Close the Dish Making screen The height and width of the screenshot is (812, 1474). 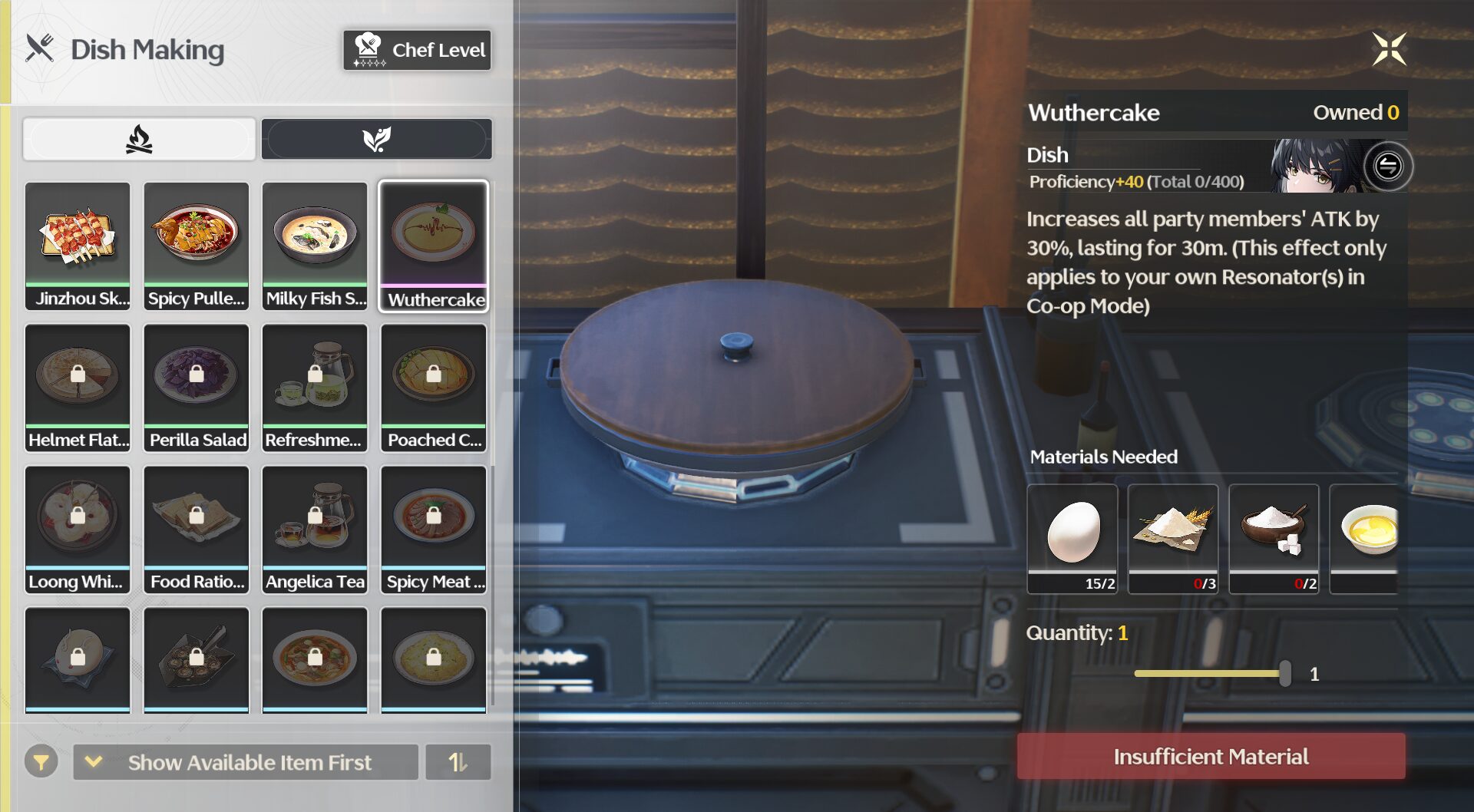[x=1389, y=50]
